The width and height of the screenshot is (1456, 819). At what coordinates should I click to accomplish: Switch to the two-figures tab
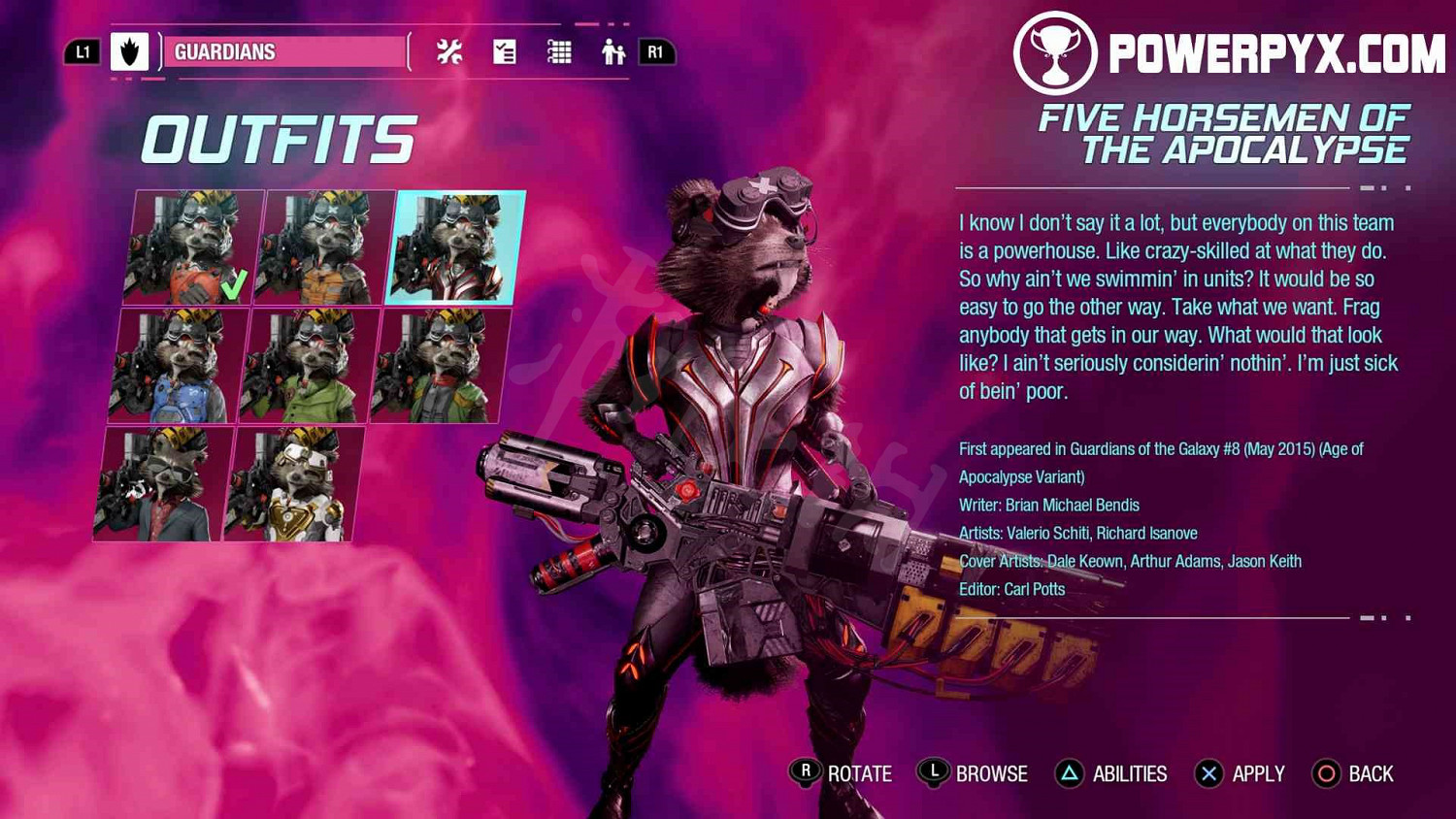click(612, 52)
